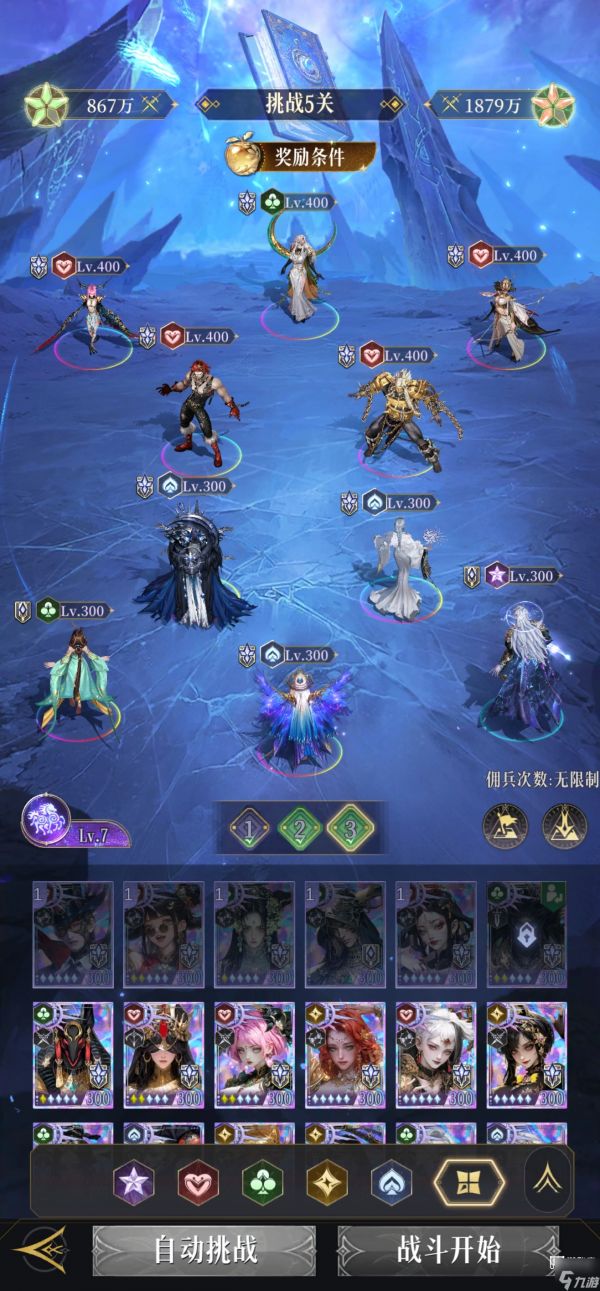Go back using the golden arrow

pos(40,1251)
